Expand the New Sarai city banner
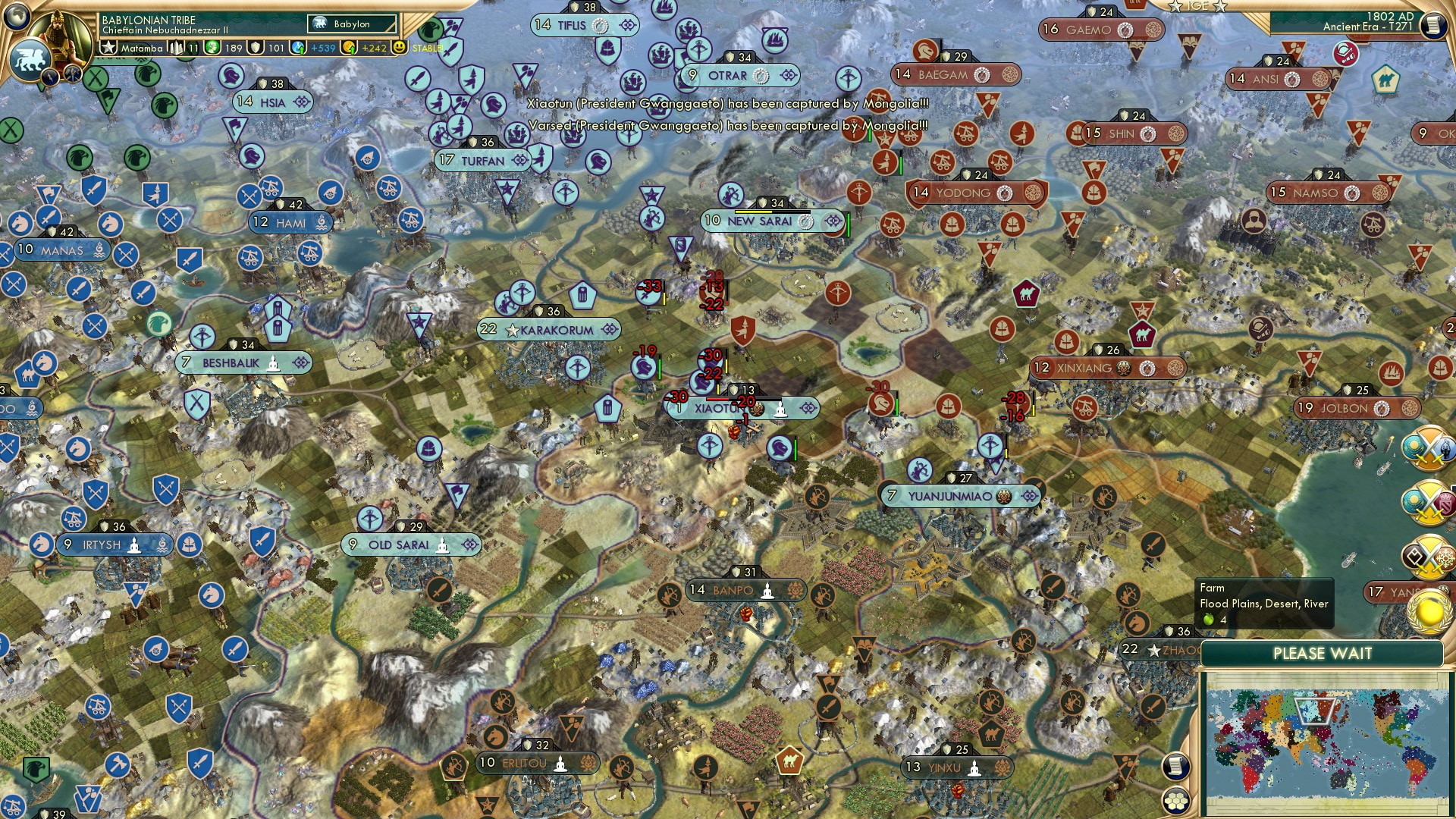Image resolution: width=1456 pixels, height=819 pixels. click(761, 221)
